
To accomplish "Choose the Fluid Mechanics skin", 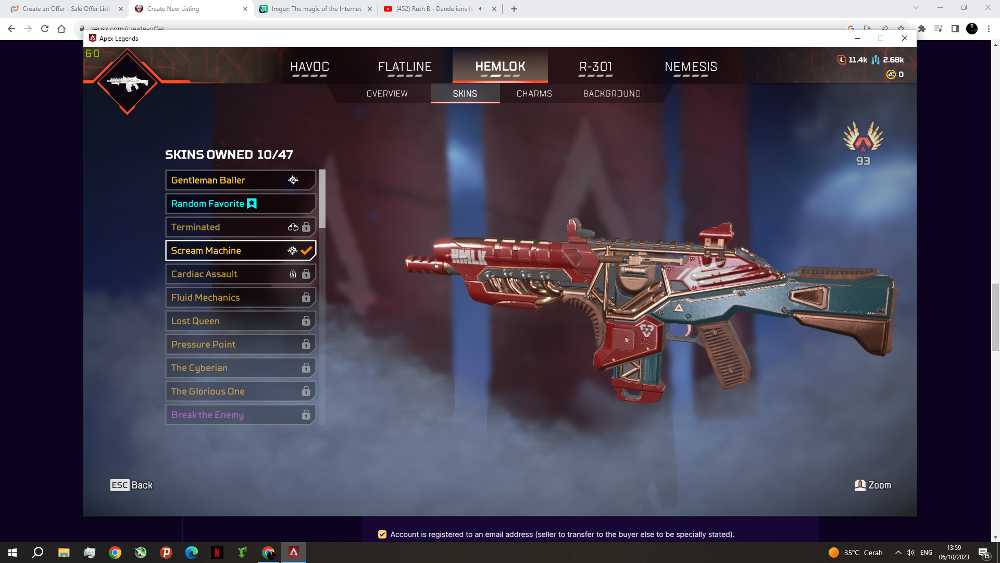I will point(240,298).
